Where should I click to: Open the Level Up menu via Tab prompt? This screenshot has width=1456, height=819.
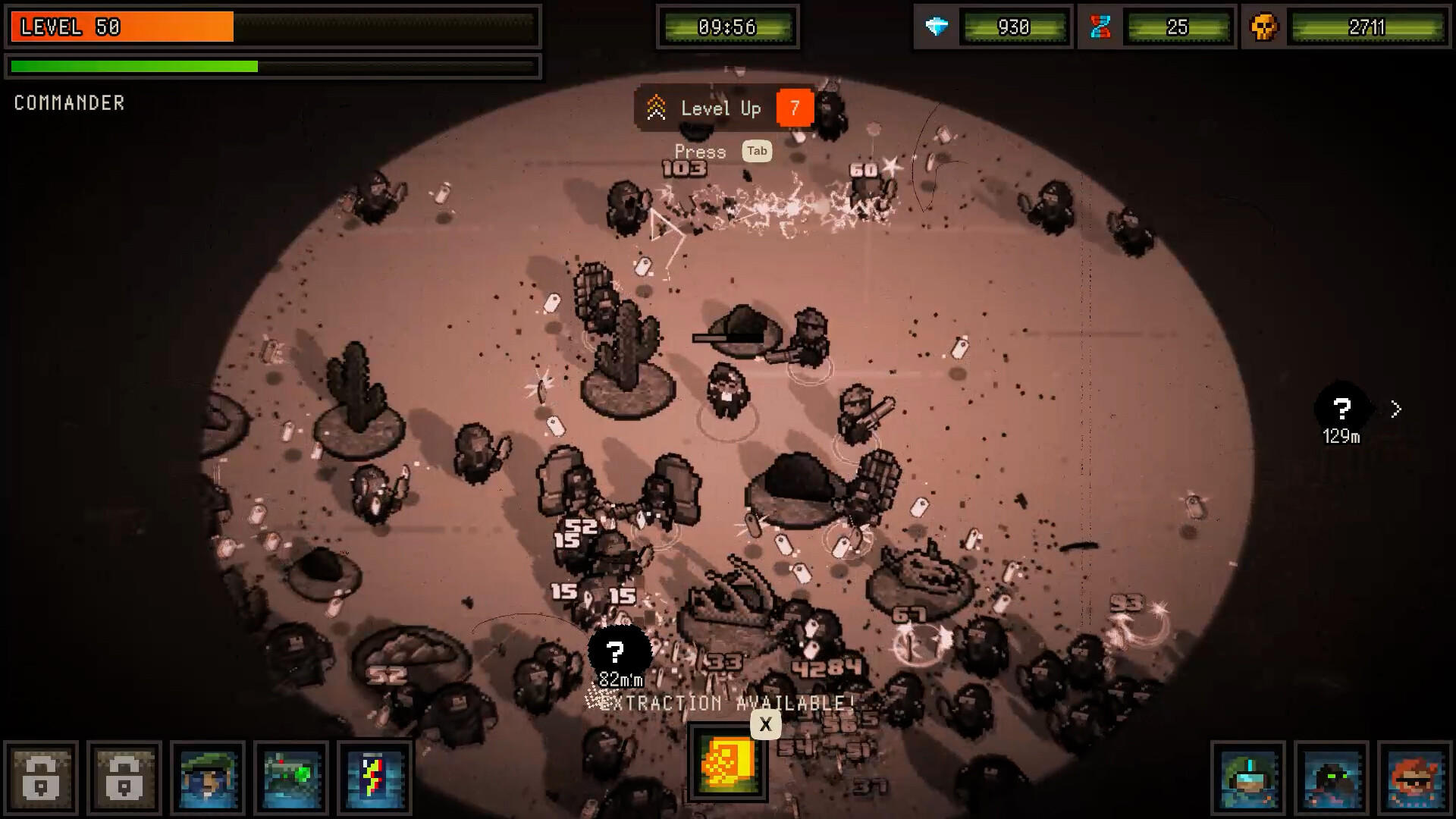tap(755, 151)
